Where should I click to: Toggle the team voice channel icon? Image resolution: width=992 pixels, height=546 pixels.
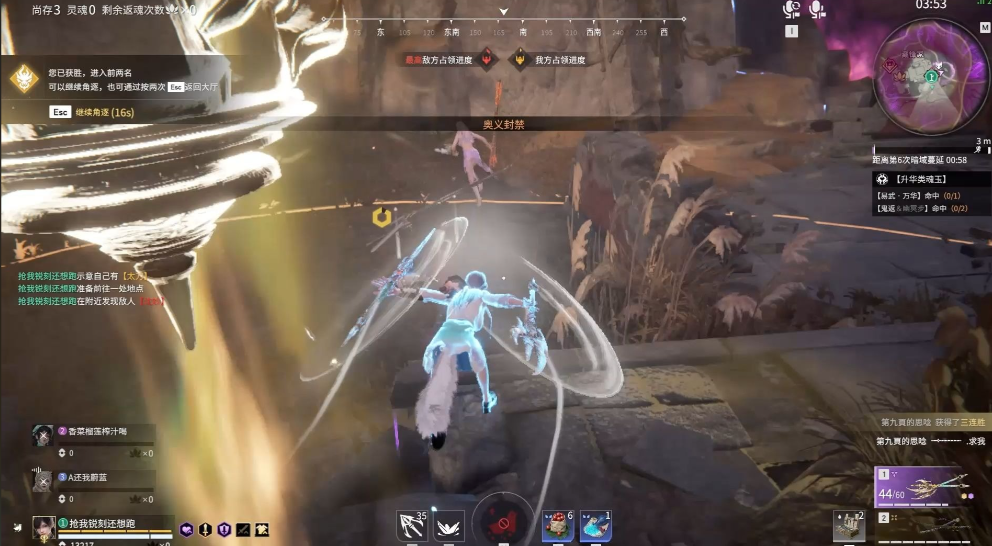(792, 10)
